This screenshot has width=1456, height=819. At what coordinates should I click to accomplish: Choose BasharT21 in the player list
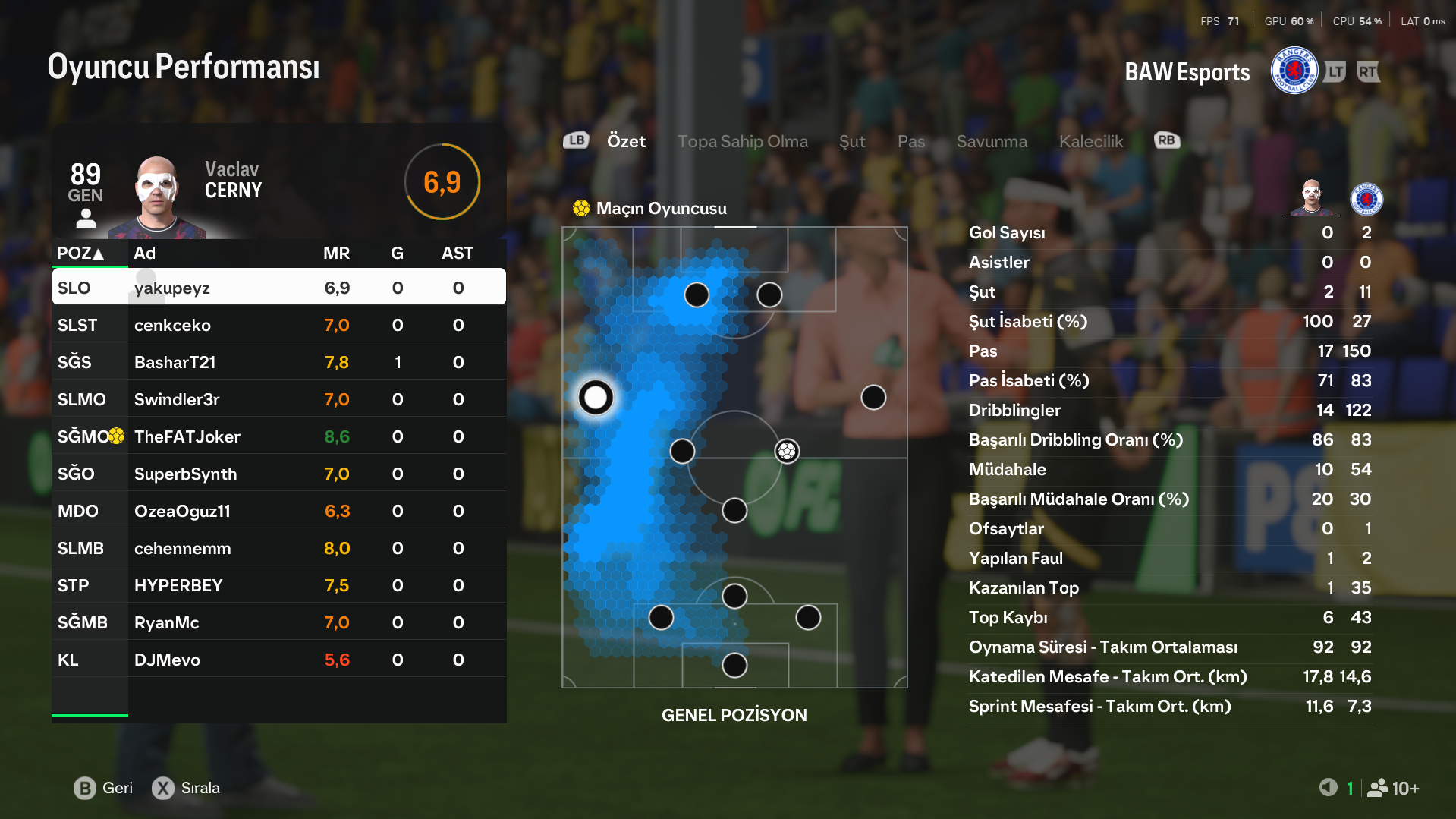coord(278,362)
